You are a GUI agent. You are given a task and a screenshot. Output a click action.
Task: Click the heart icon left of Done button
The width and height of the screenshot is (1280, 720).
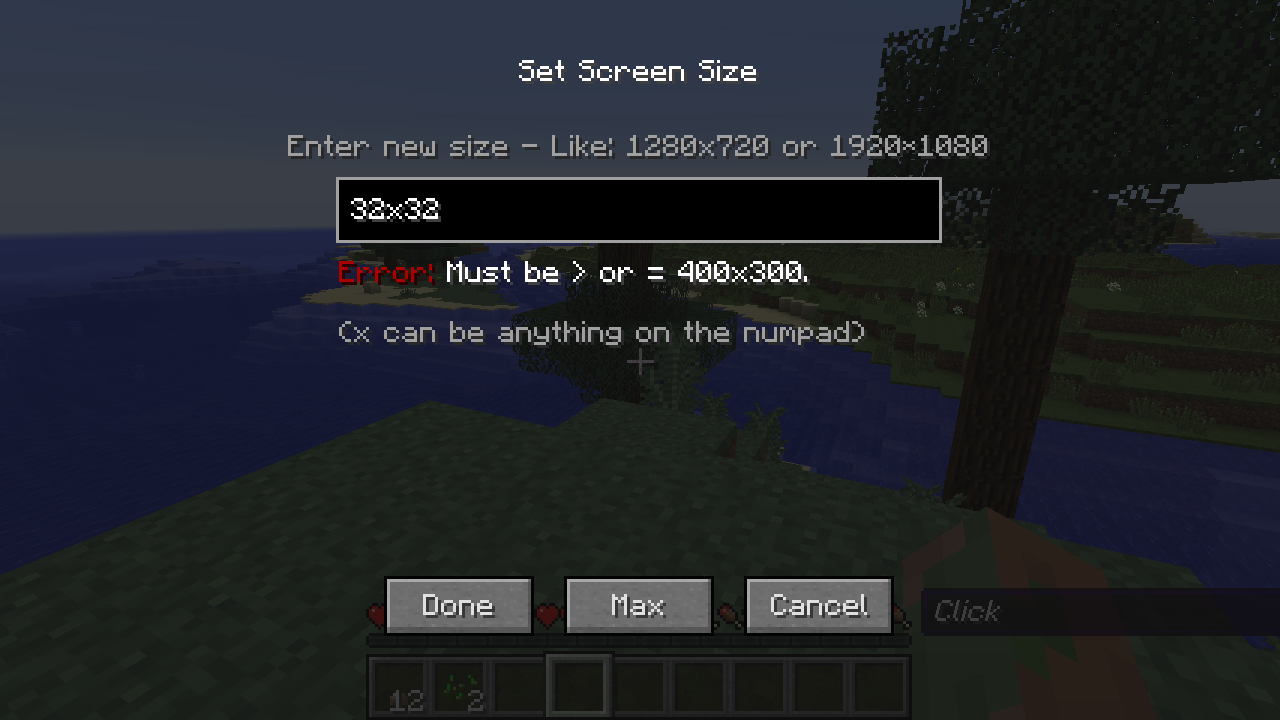[x=377, y=616]
